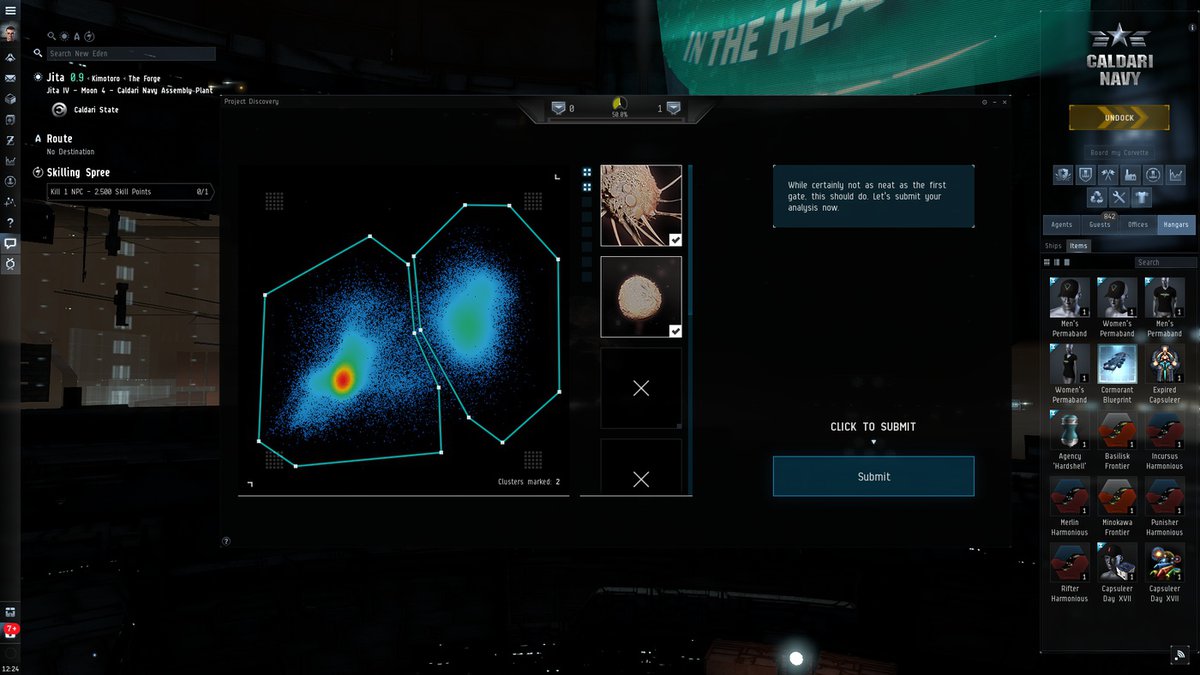Open the Guests tab
1200x675 pixels.
(x=1101, y=225)
